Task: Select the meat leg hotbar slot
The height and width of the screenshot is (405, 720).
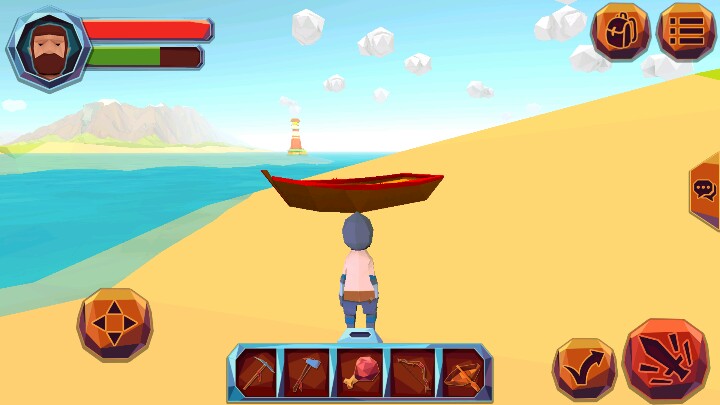Action: point(359,373)
